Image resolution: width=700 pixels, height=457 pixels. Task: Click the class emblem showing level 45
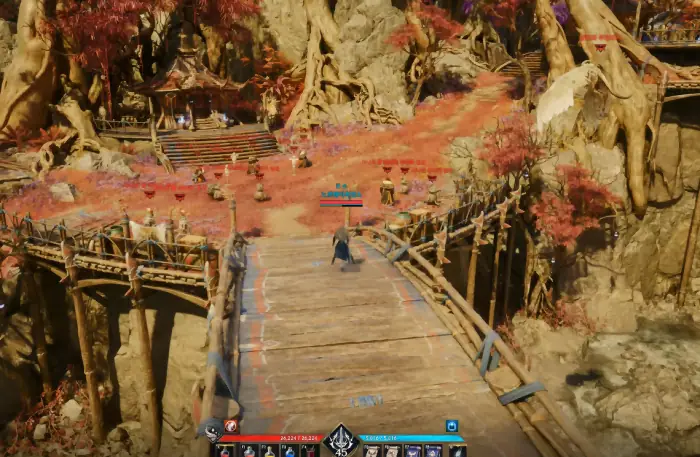point(341,439)
